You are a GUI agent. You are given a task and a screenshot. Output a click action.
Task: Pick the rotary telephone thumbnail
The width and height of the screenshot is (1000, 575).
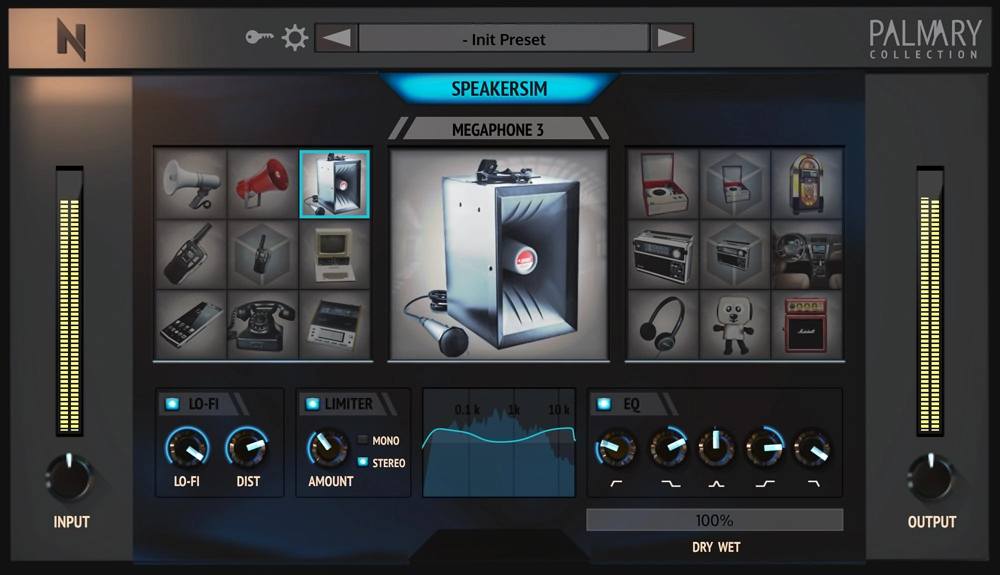263,324
